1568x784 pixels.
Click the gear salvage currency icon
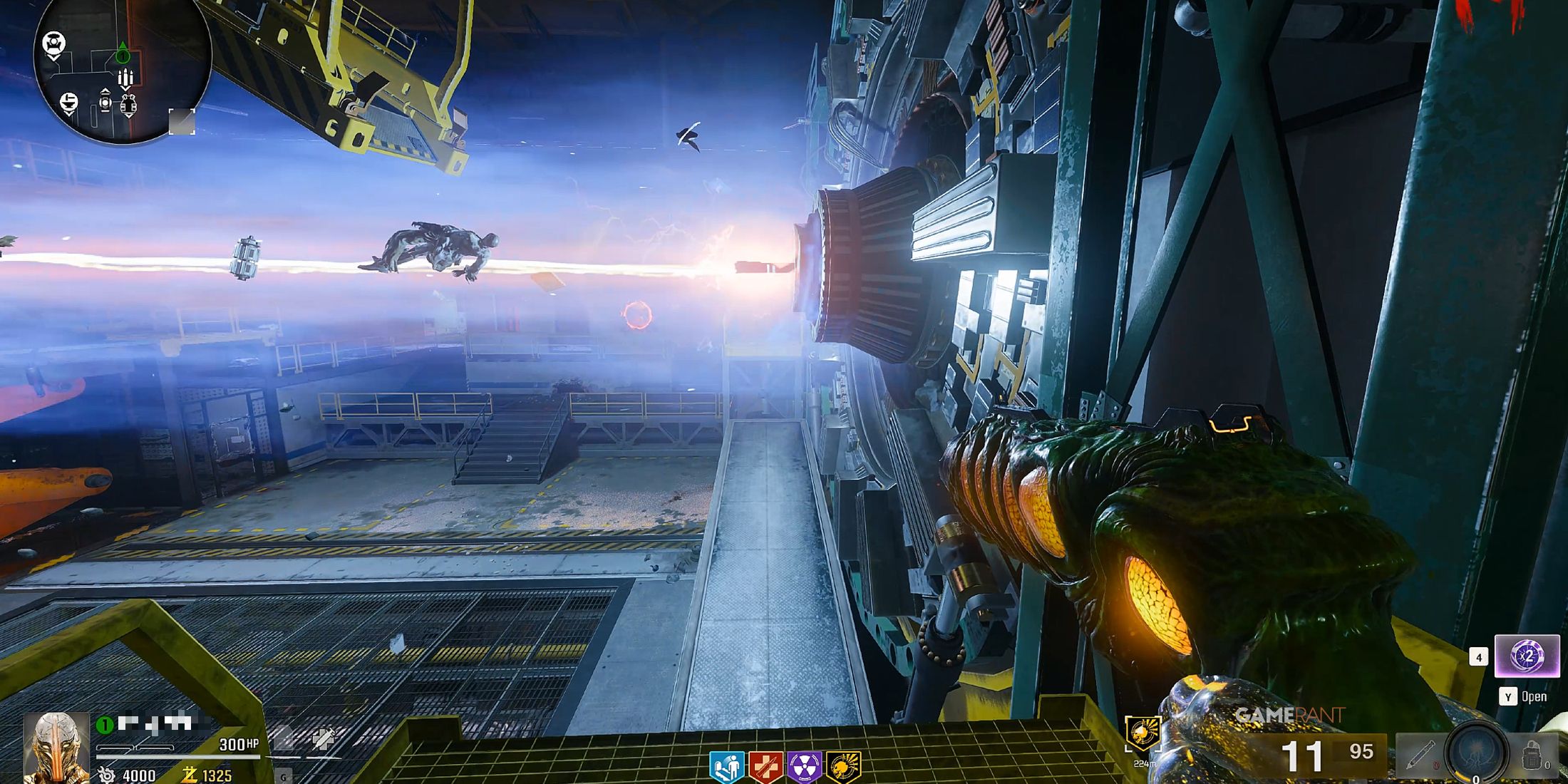pyautogui.click(x=107, y=775)
